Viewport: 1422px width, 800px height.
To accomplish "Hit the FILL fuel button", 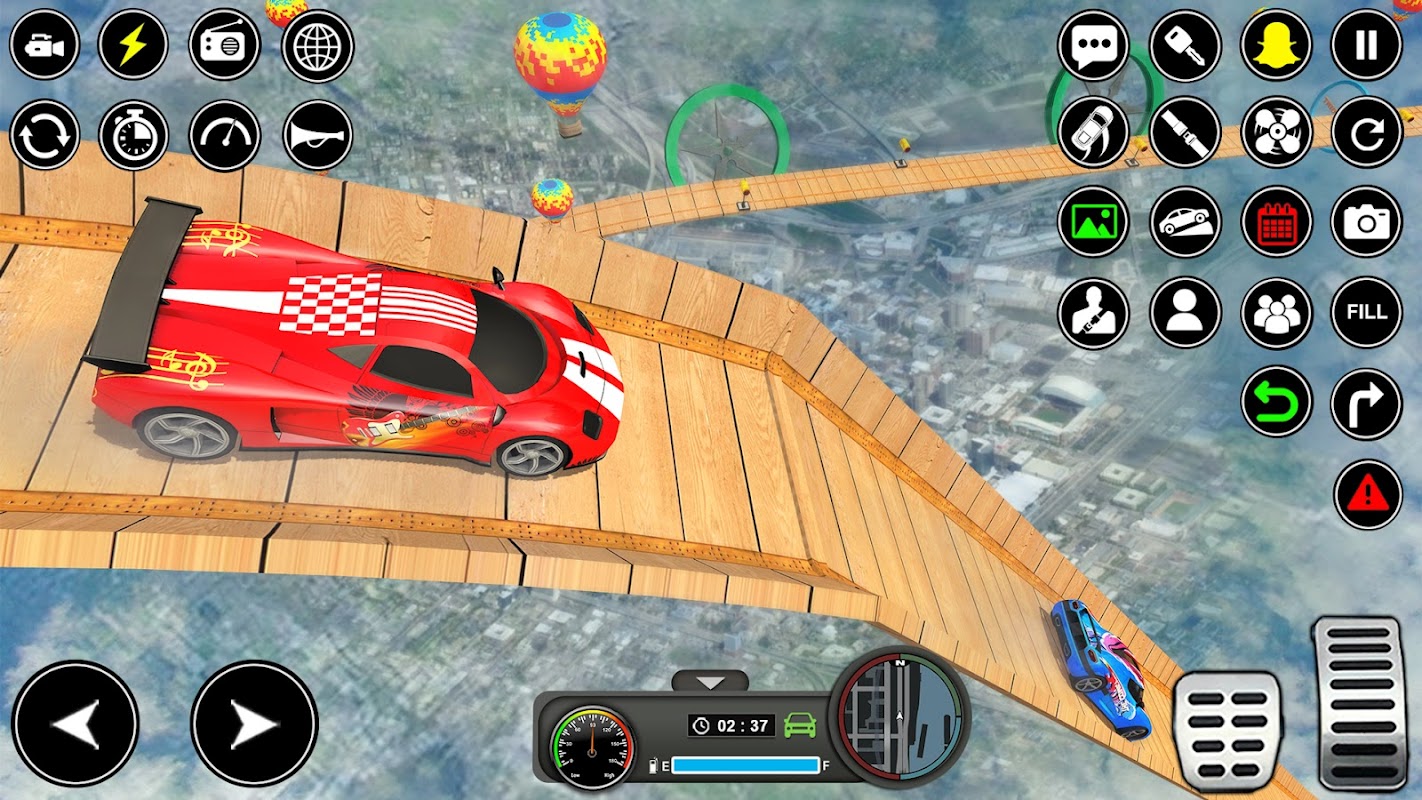I will 1366,312.
